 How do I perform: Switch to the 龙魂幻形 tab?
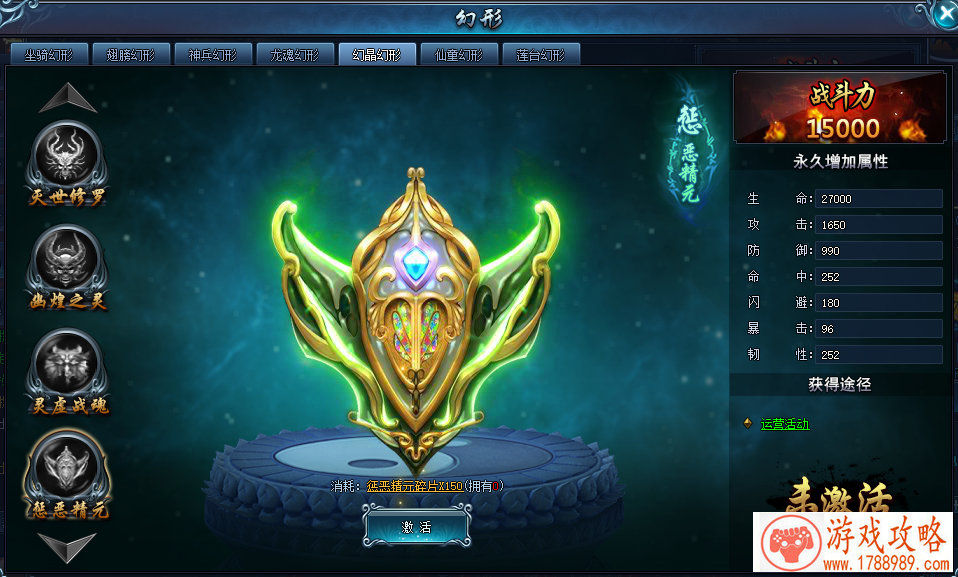tap(295, 55)
